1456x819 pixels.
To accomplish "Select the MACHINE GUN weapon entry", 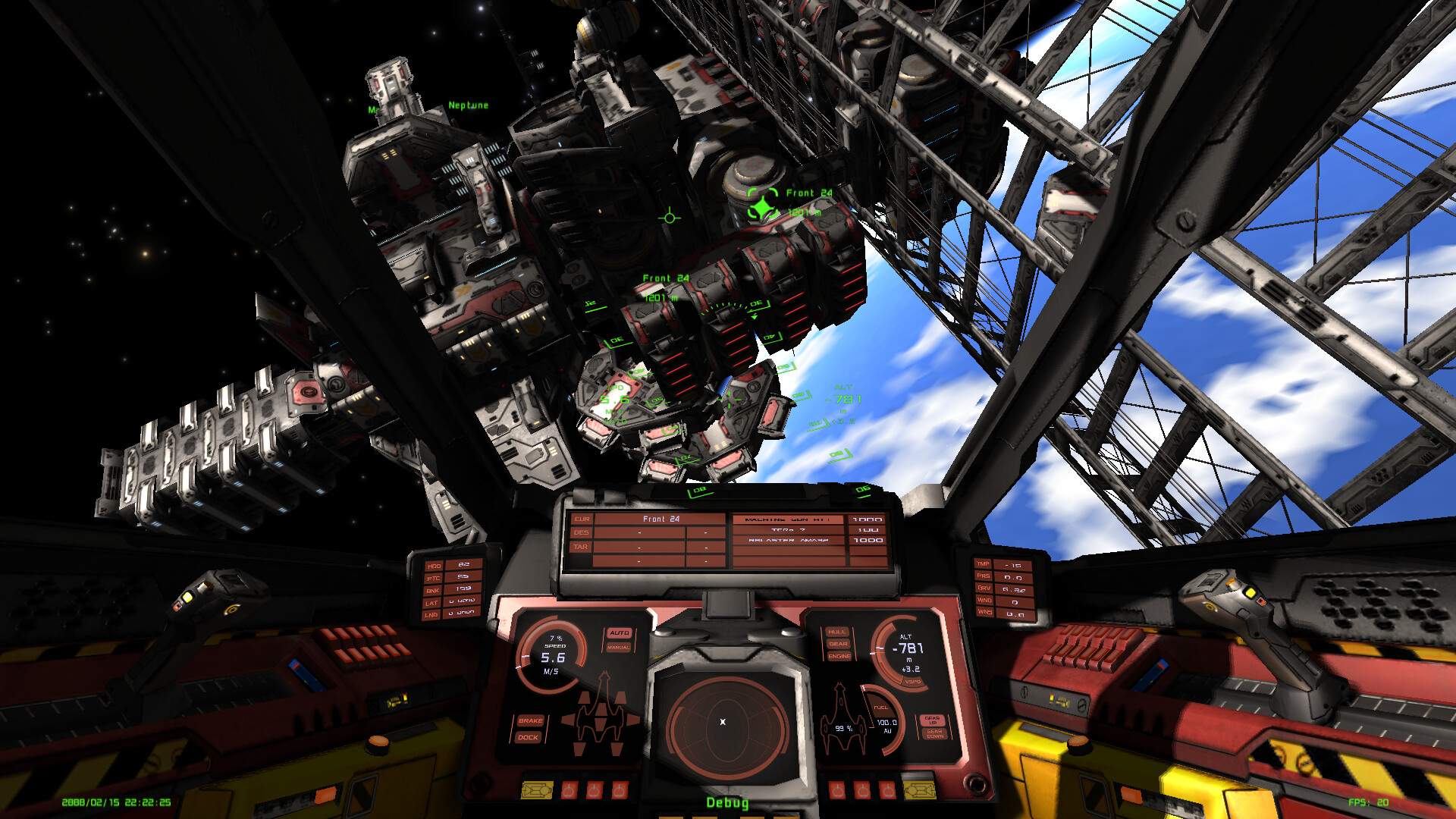I will pos(789,519).
